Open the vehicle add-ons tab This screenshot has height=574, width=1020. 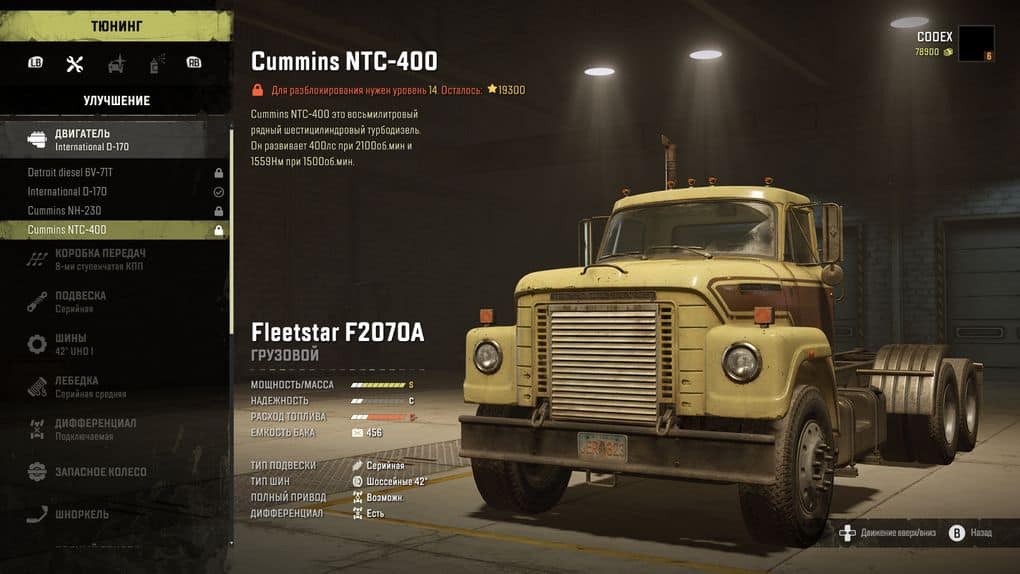tap(116, 64)
